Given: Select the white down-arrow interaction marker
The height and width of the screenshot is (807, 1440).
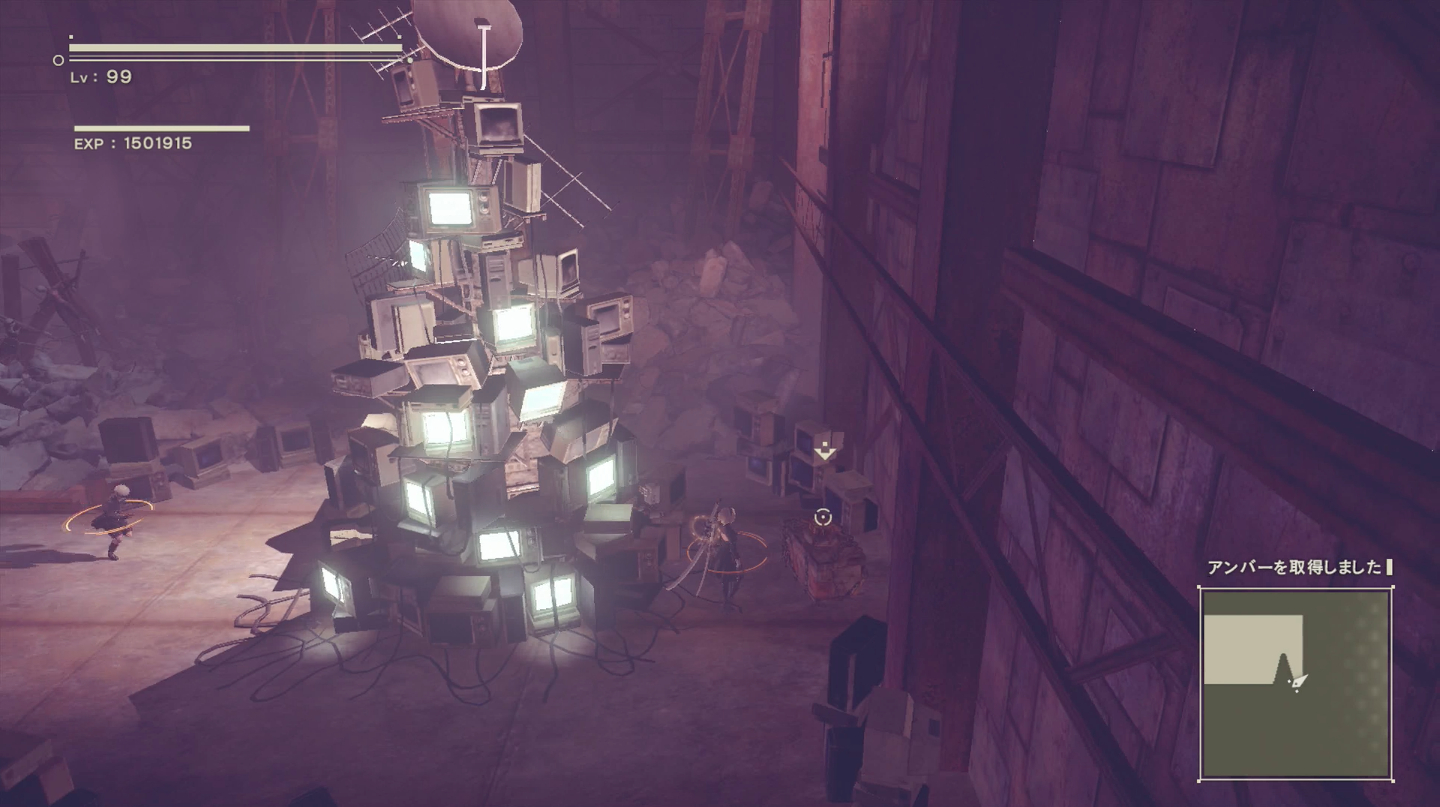Looking at the screenshot, I should pos(824,450).
